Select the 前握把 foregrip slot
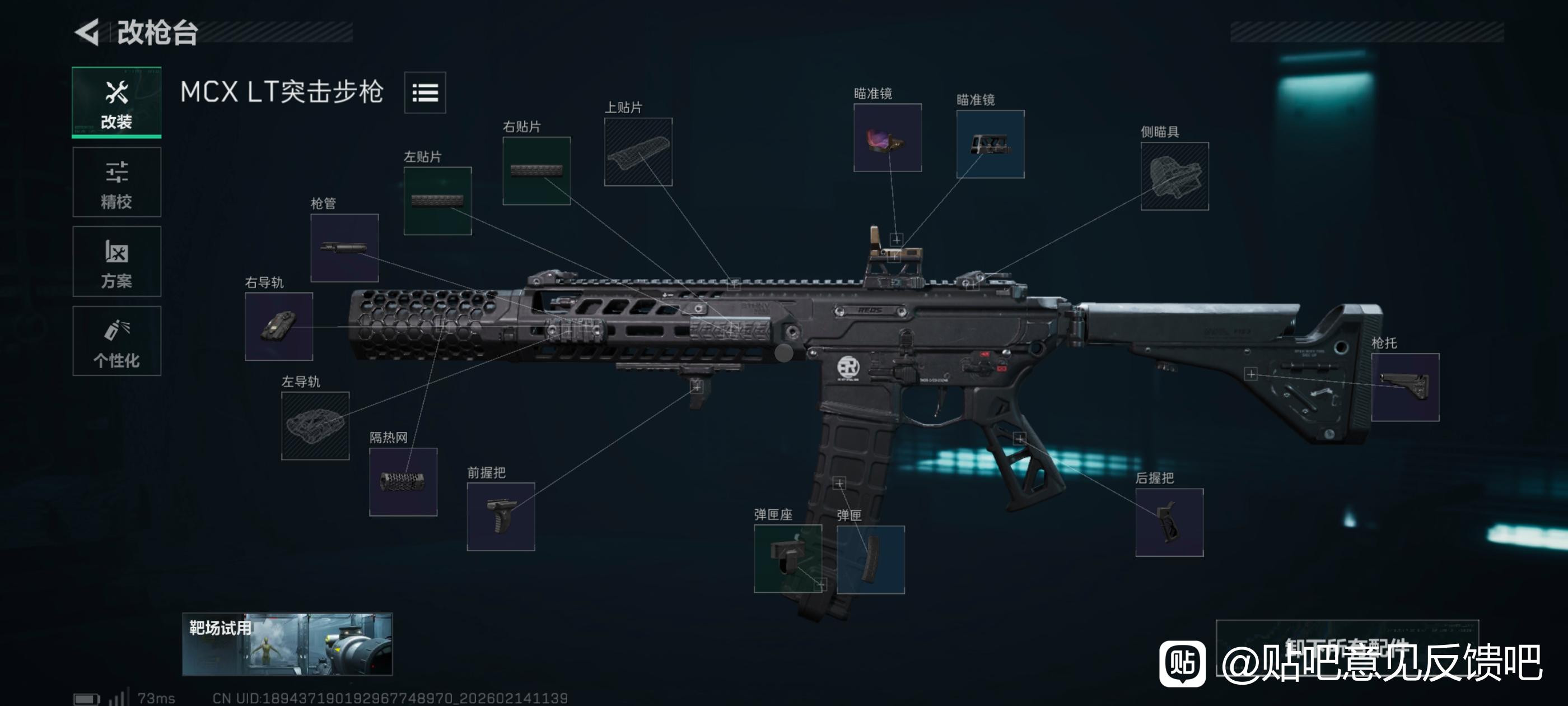Screen dimensions: 1568x706 point(500,517)
